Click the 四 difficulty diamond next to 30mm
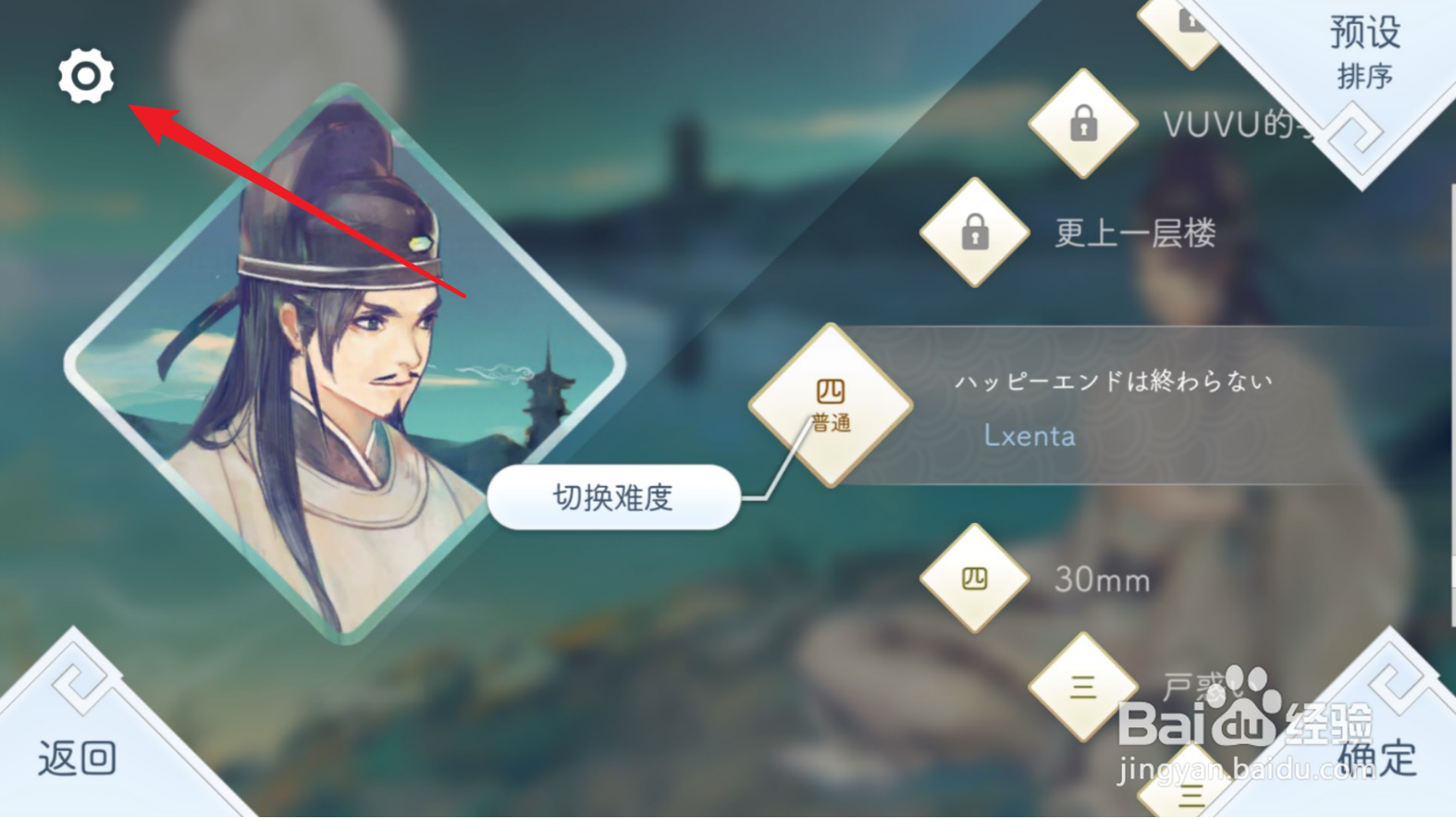1456x819 pixels. pos(974,578)
